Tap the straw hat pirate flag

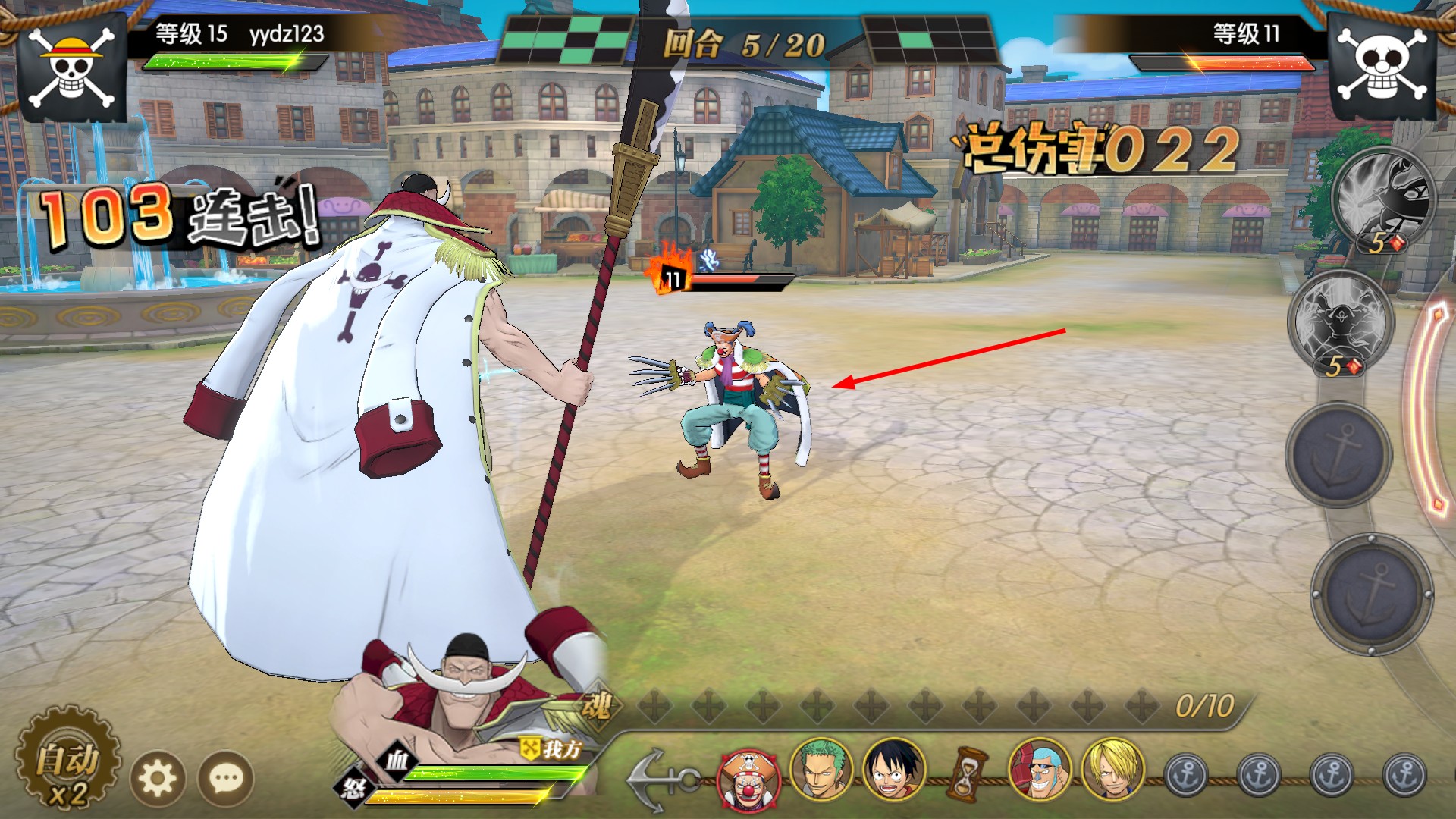point(71,68)
